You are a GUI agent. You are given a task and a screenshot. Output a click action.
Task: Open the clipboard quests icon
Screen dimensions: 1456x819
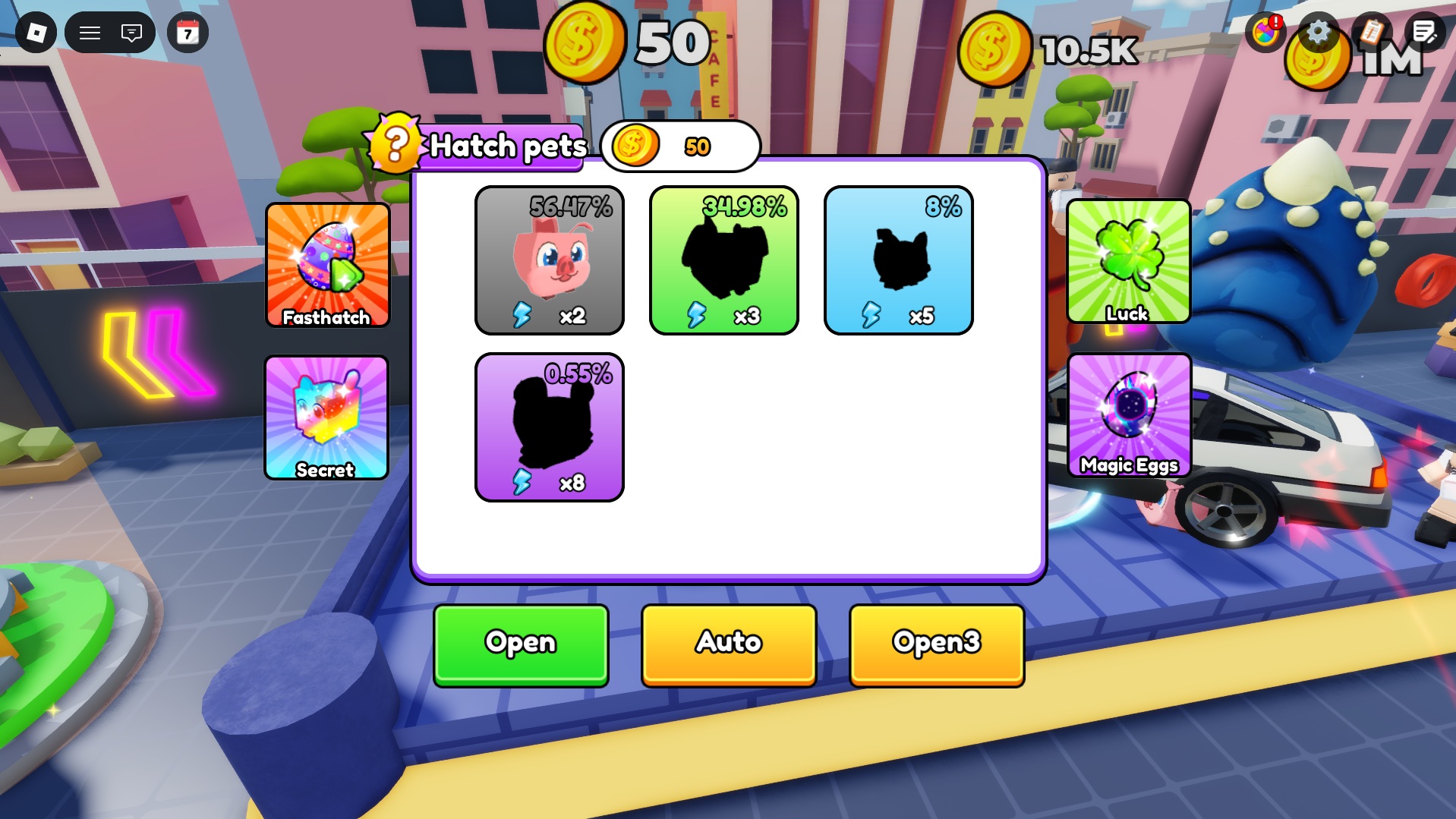[x=1371, y=32]
